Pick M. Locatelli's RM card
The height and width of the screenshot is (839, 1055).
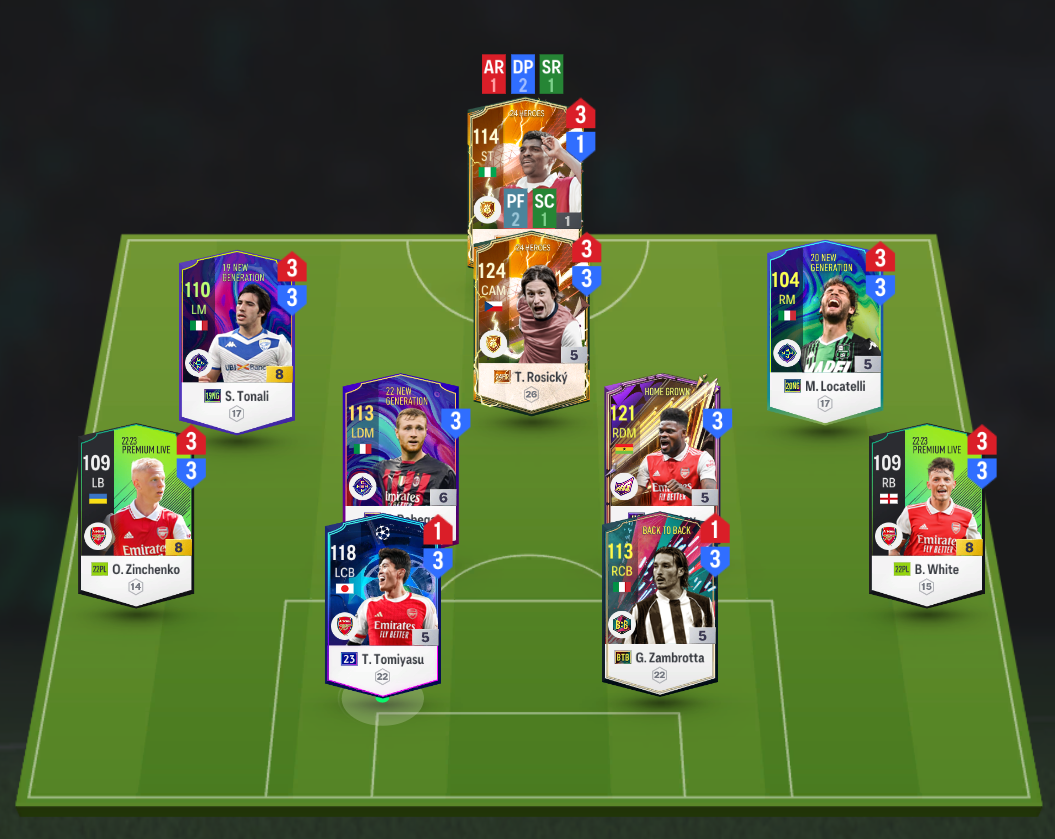[x=825, y=330]
